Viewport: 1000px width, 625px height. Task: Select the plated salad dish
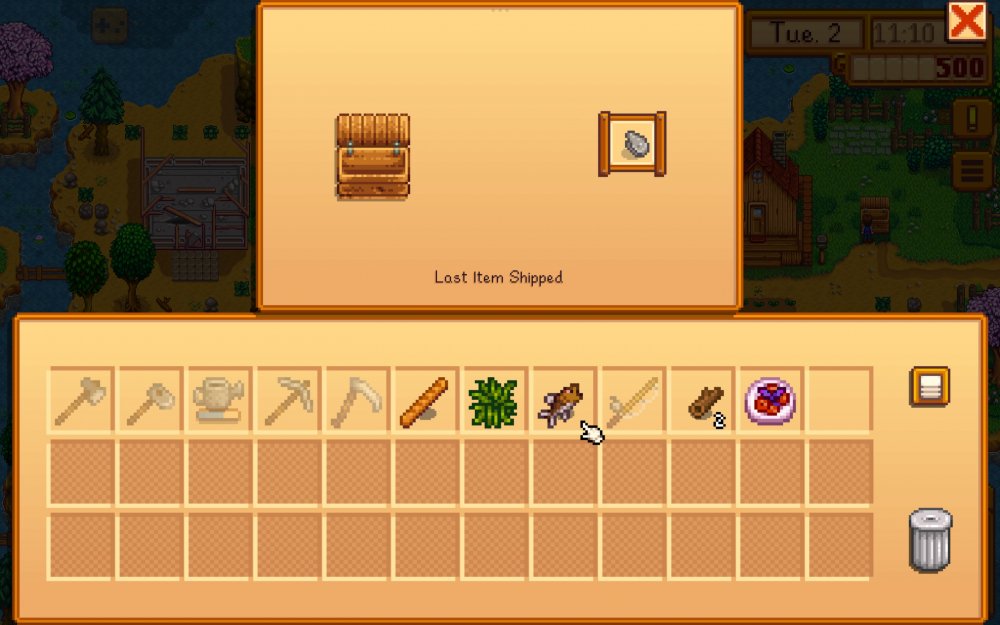pos(770,400)
